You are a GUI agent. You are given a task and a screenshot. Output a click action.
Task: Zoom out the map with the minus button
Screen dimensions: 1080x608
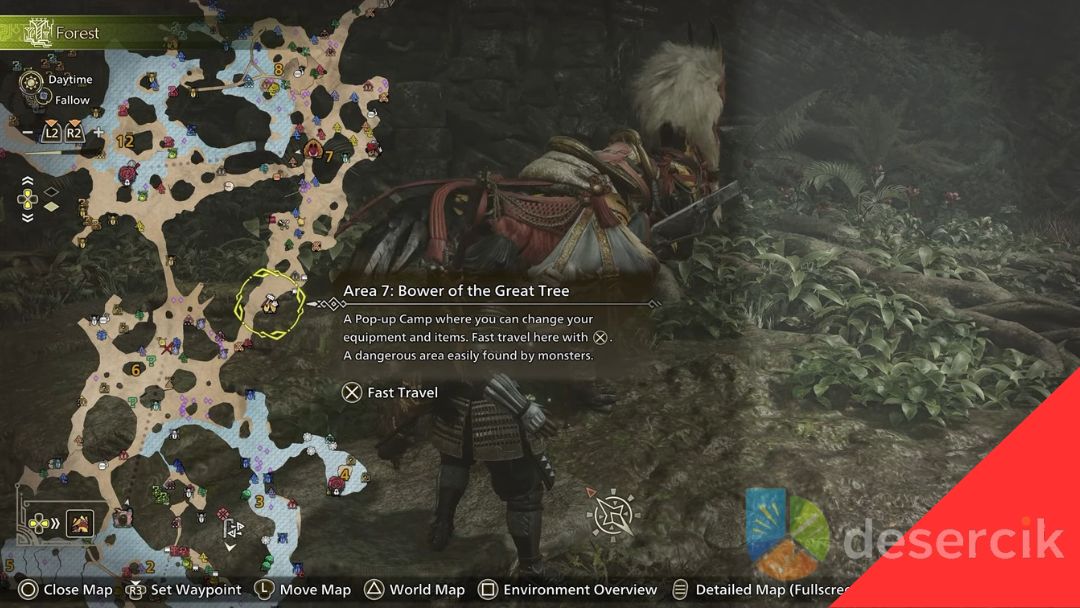(x=26, y=133)
